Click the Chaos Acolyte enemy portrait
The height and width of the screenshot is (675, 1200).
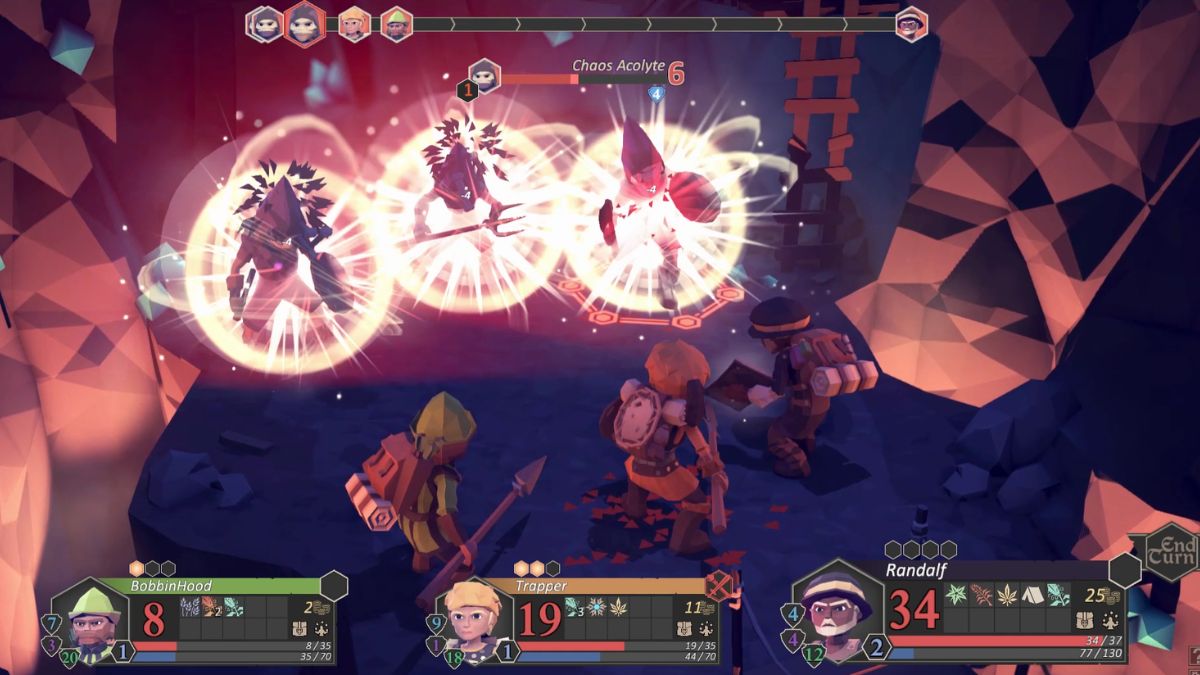point(485,75)
